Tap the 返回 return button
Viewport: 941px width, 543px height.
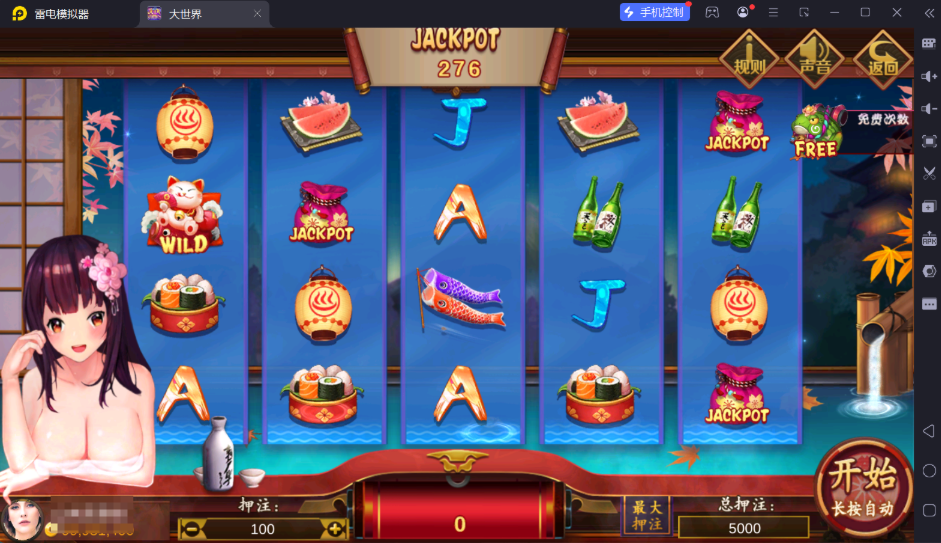pyautogui.click(x=881, y=57)
